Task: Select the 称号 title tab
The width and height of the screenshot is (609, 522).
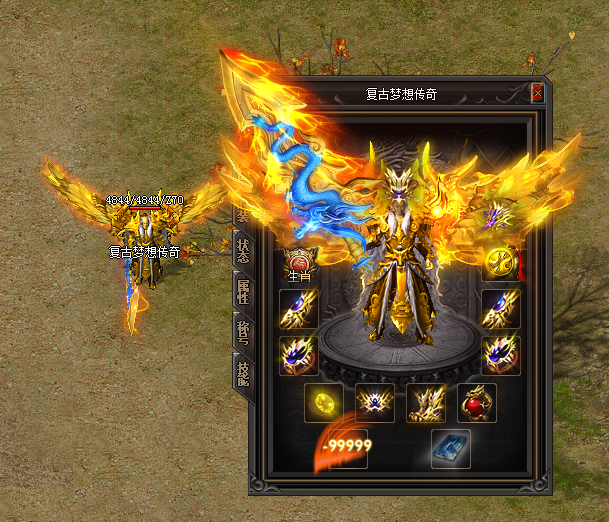Action: pyautogui.click(x=241, y=333)
